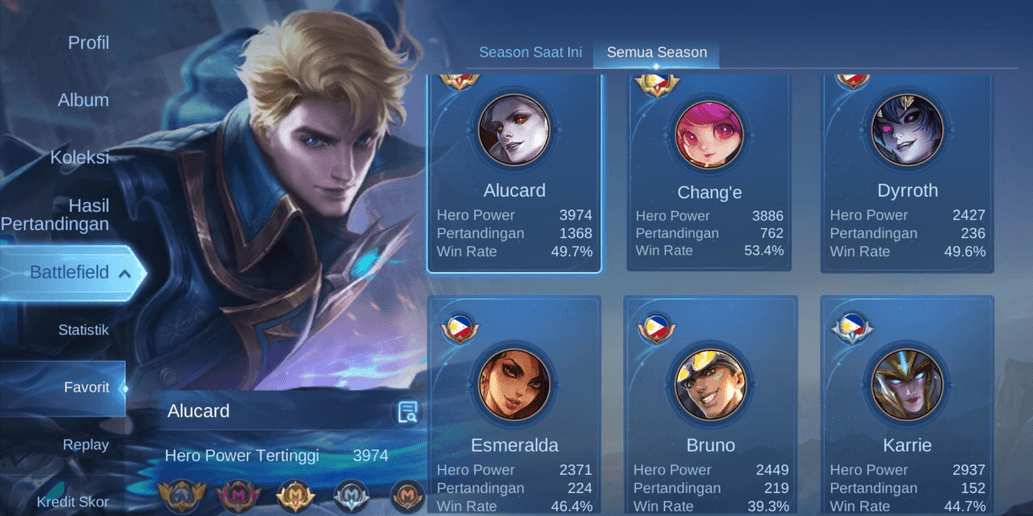Choose the Karrie hero card
The width and height of the screenshot is (1033, 516).
(907, 405)
